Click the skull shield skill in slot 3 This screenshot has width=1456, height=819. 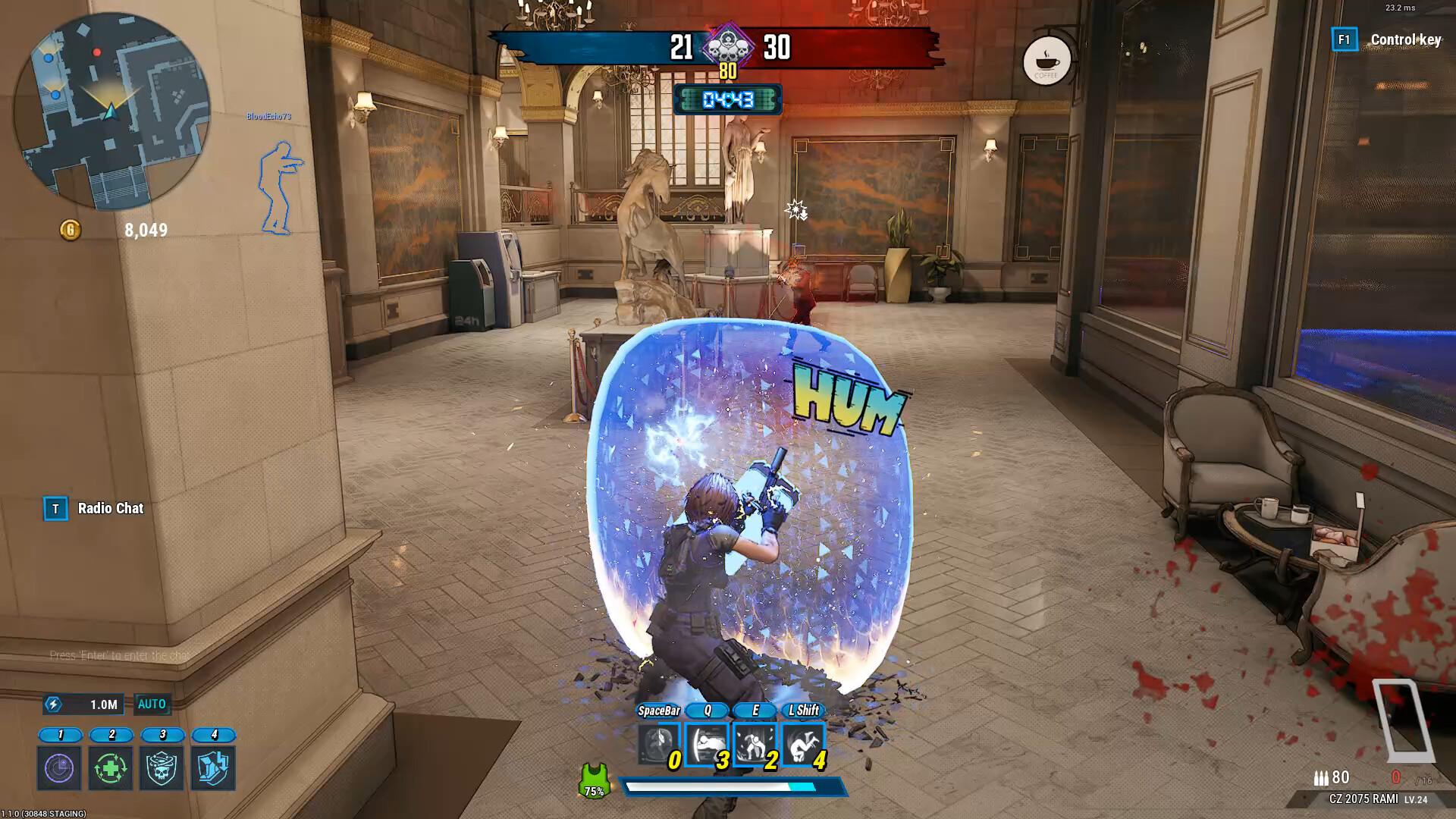(163, 768)
